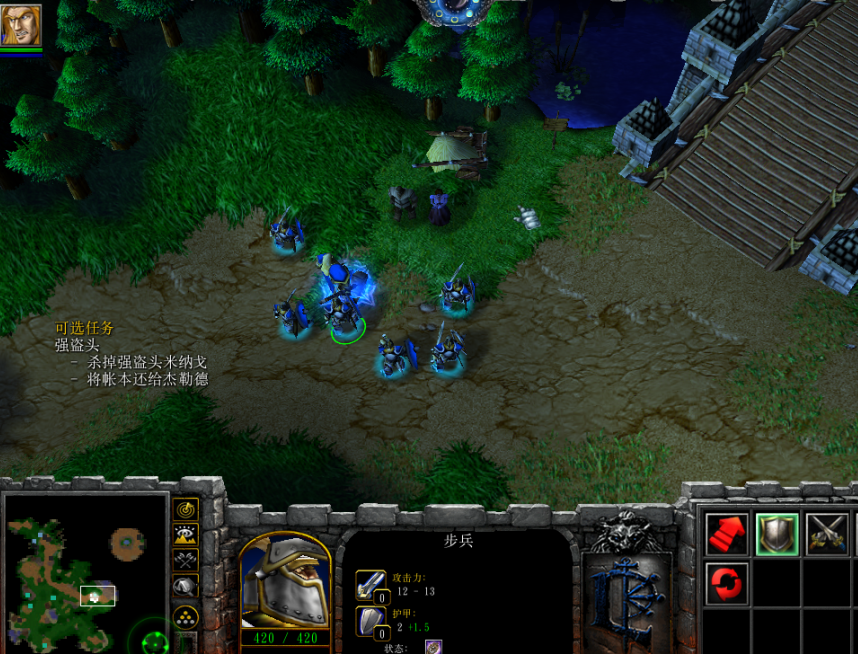Activate the crossed swords attack command
Viewport: 858px width, 654px height.
click(826, 534)
